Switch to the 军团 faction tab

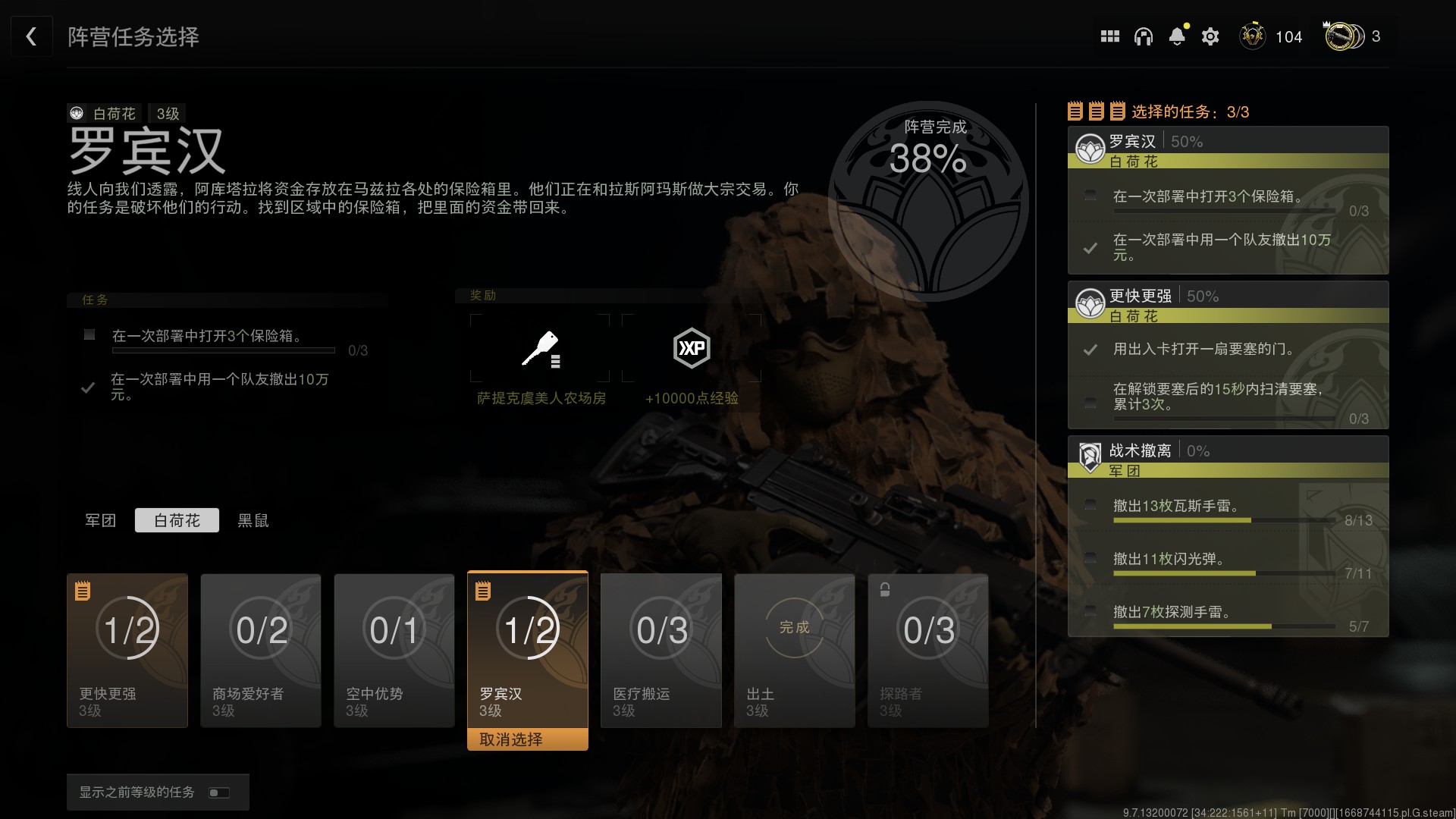click(101, 520)
